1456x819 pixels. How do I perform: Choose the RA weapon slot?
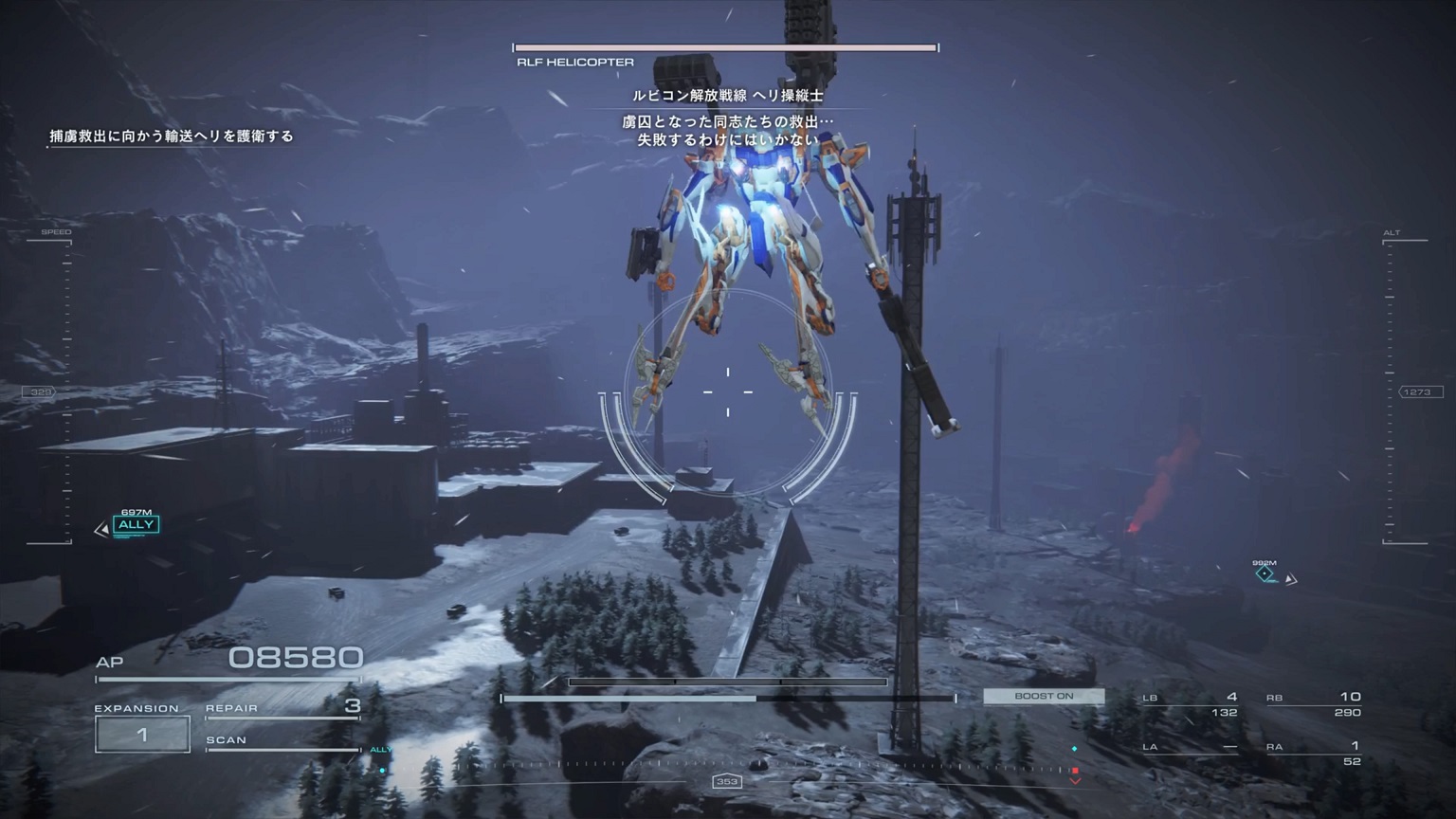click(1314, 753)
